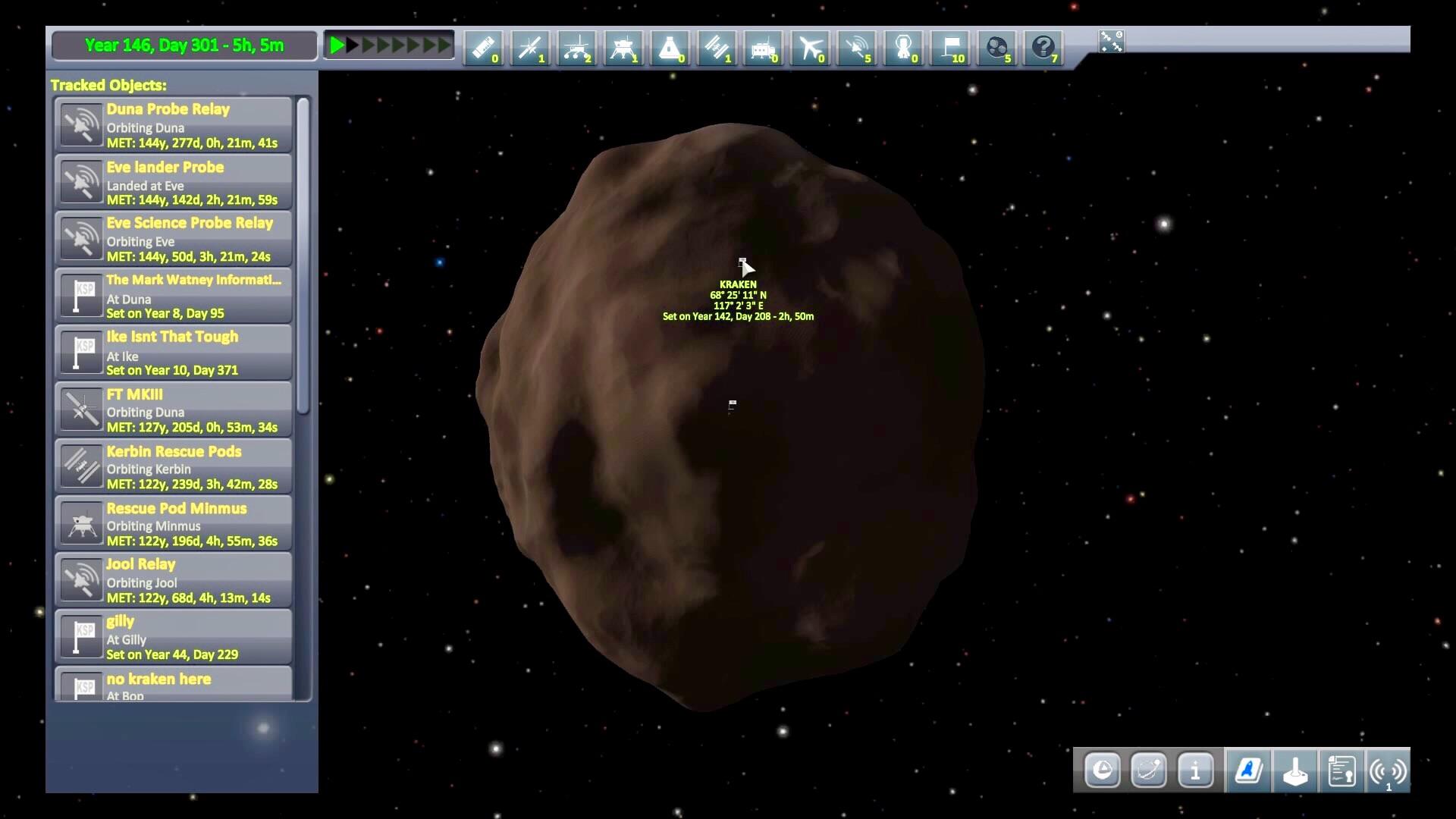Toggle the space stations filter
The width and height of the screenshot is (1456, 819).
[x=717, y=48]
